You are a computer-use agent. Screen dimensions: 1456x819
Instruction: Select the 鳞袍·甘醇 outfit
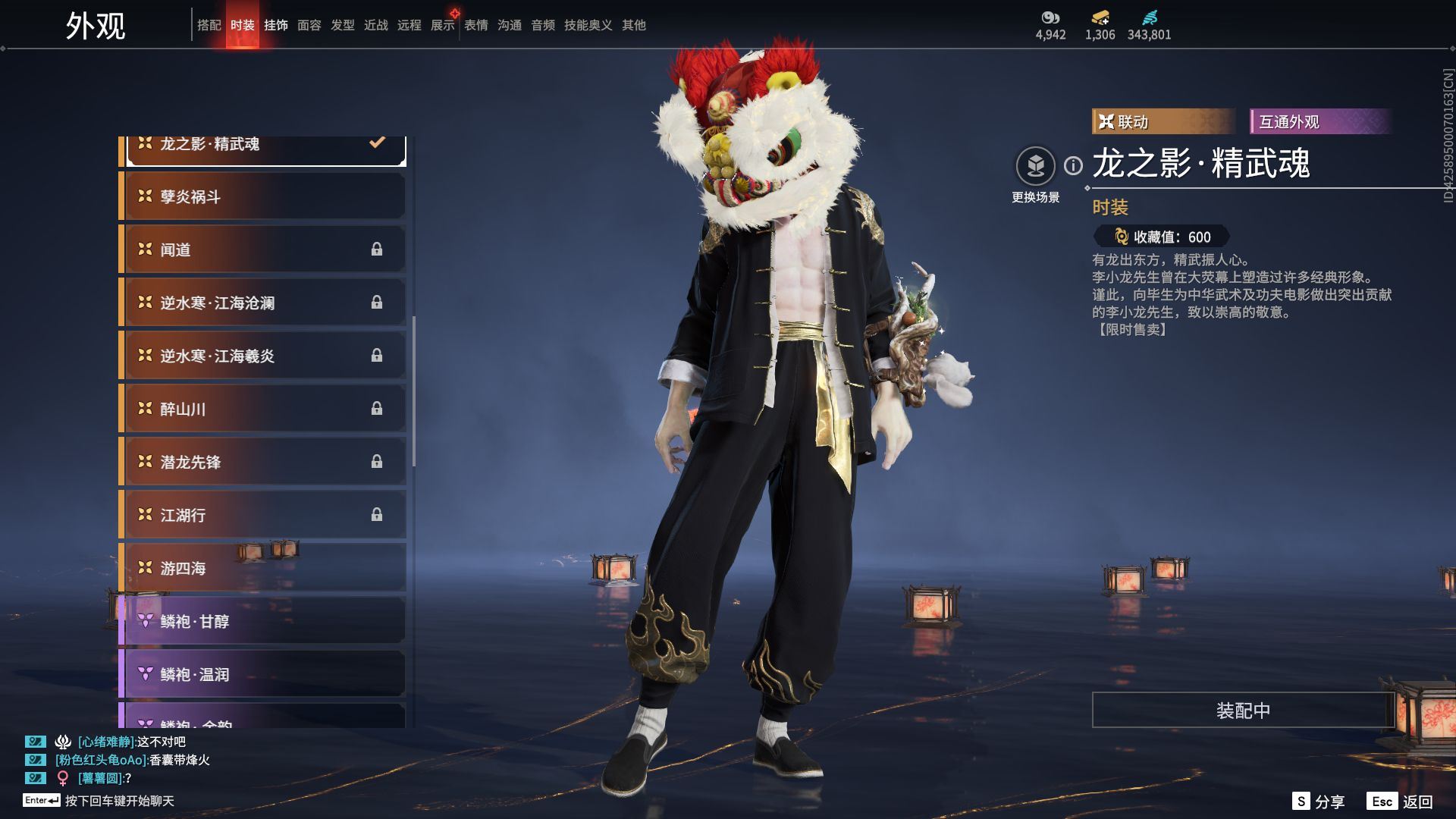264,621
